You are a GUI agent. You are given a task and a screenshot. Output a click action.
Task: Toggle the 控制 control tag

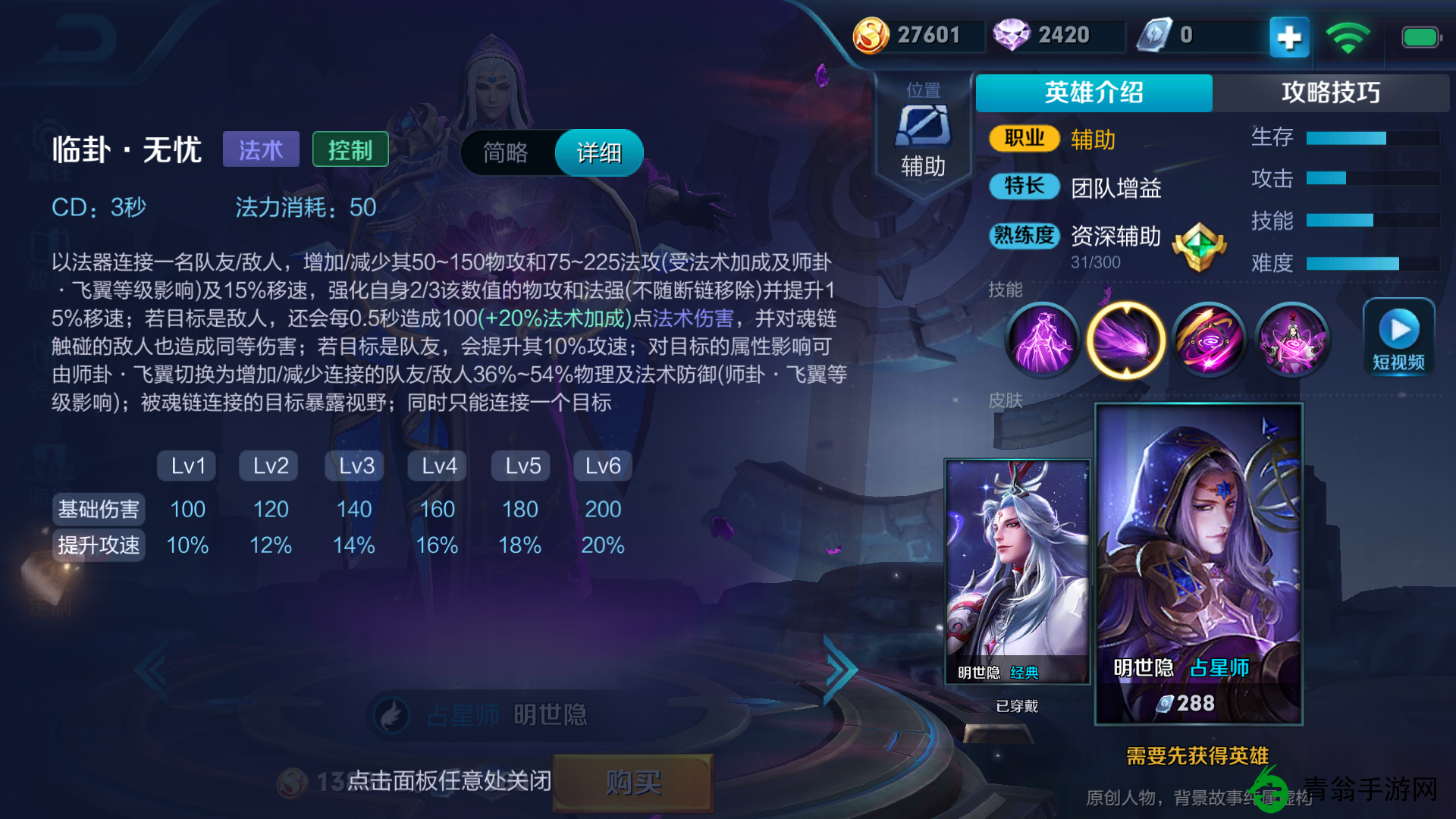351,149
